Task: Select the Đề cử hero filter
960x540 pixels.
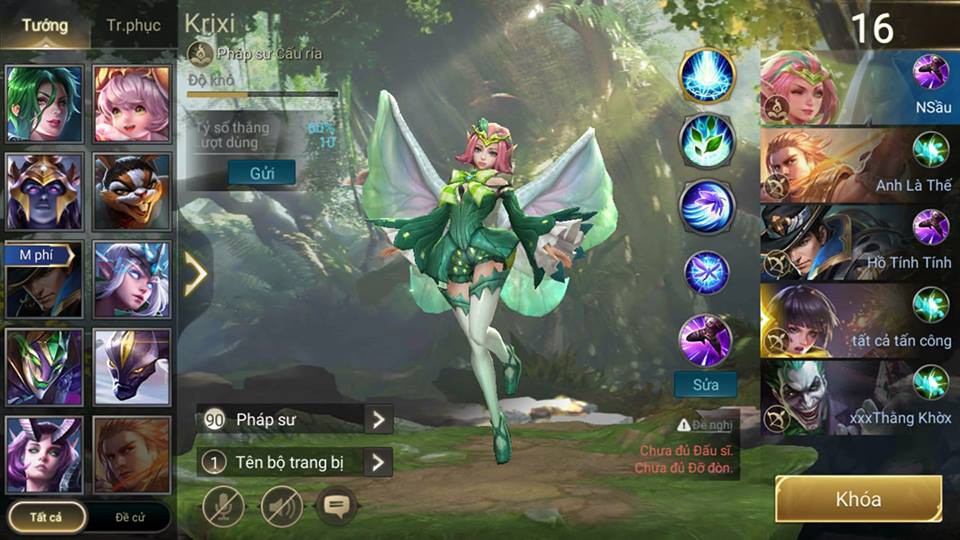Action: (131, 516)
